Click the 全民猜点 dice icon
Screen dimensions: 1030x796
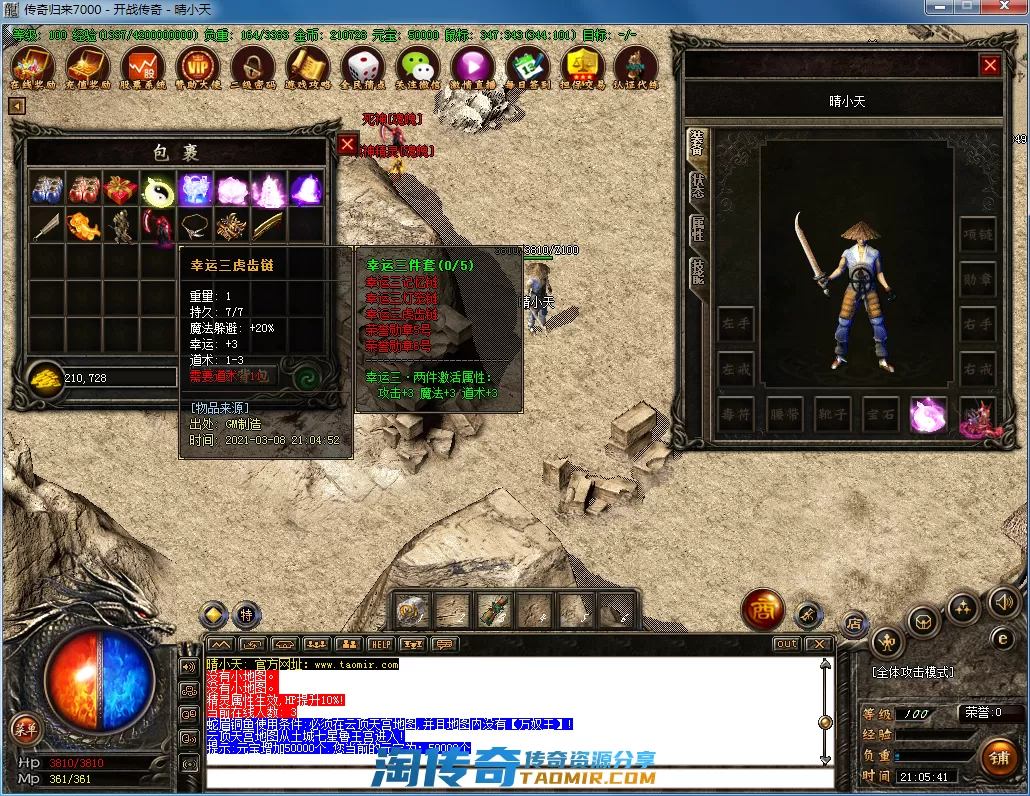[x=362, y=66]
